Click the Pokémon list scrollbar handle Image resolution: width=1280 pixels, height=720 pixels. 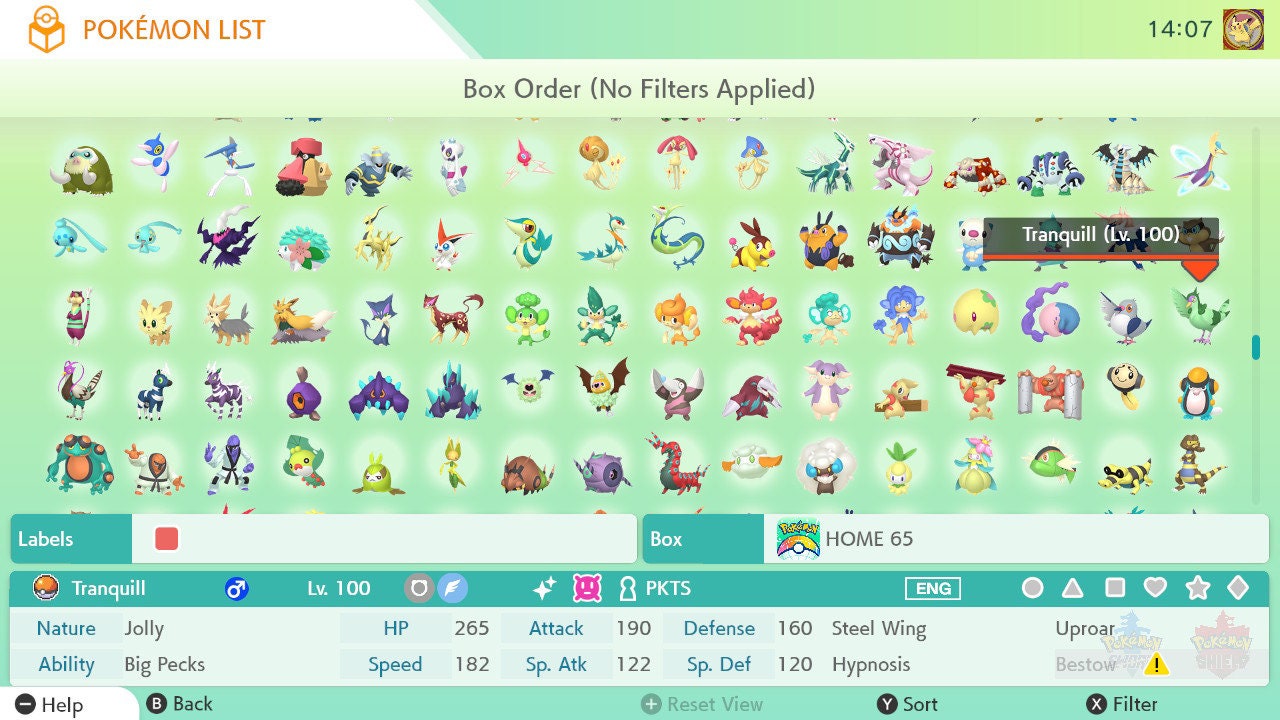click(x=1255, y=347)
